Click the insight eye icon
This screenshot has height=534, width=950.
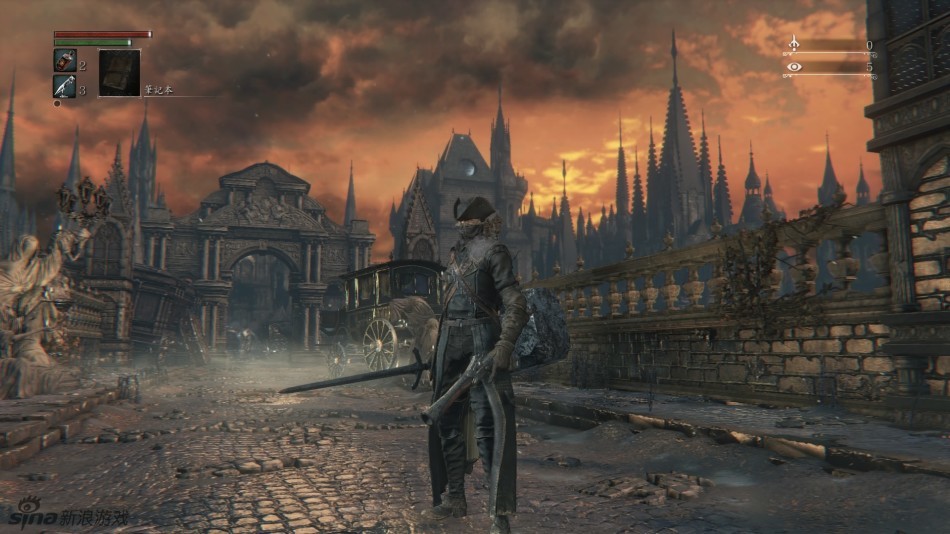[794, 67]
